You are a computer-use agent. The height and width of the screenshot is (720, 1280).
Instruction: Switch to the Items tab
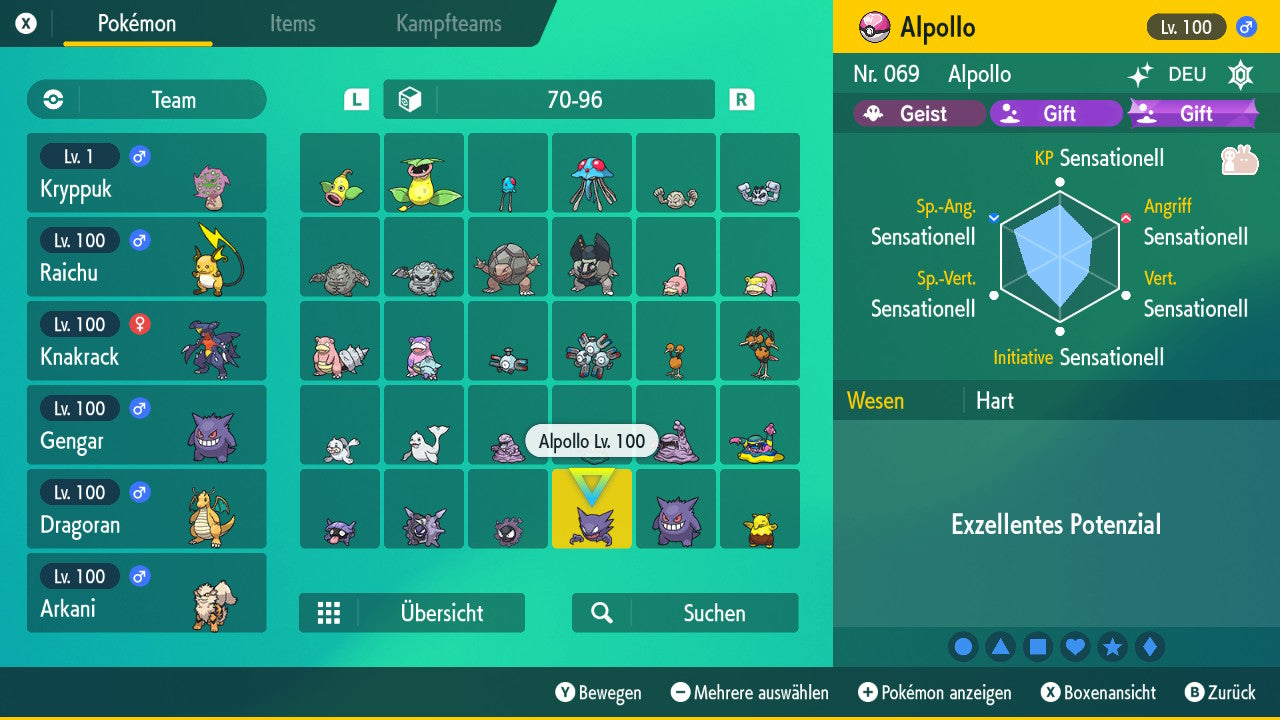292,24
